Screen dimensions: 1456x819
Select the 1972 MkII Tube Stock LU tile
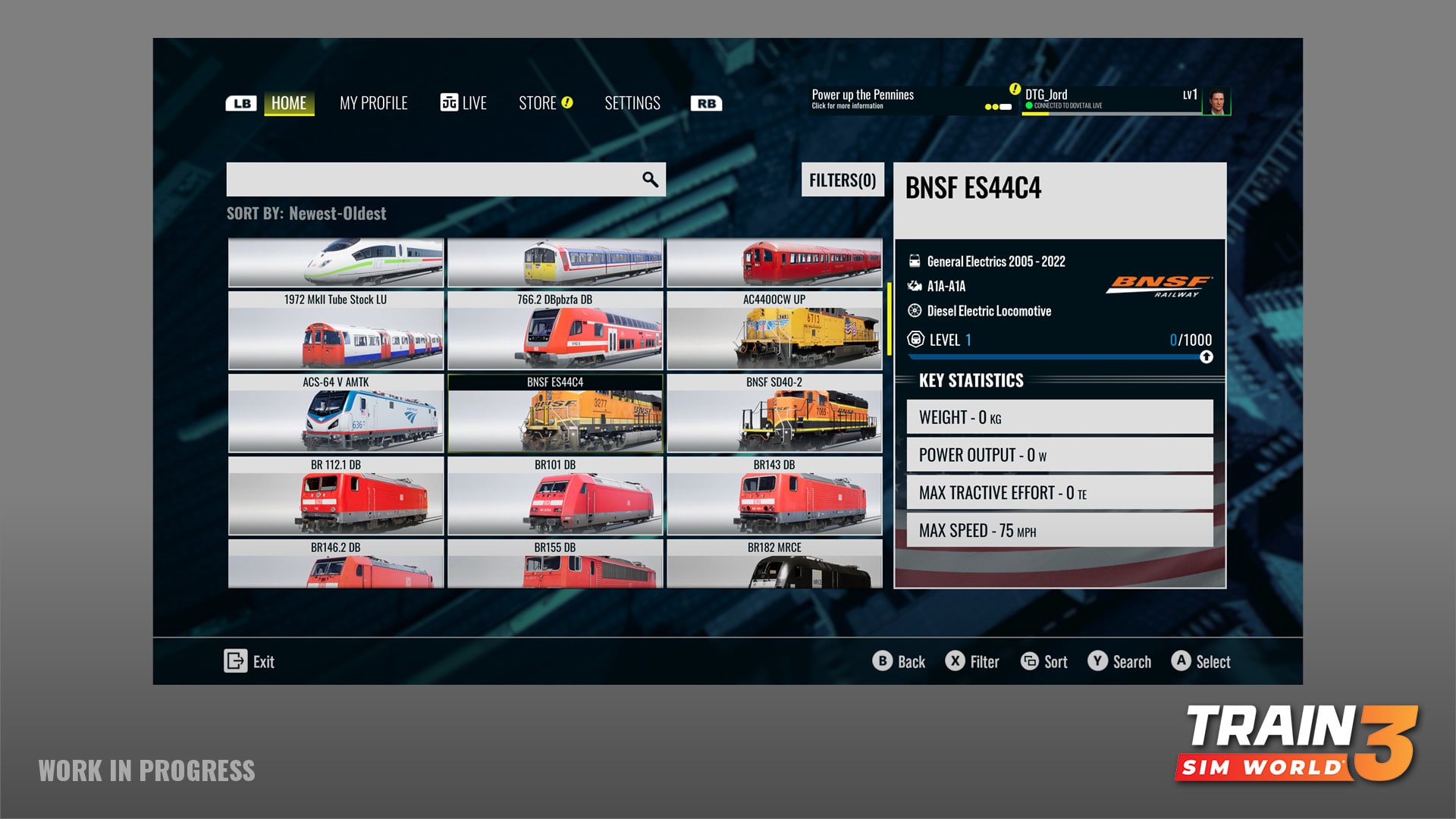(x=335, y=331)
